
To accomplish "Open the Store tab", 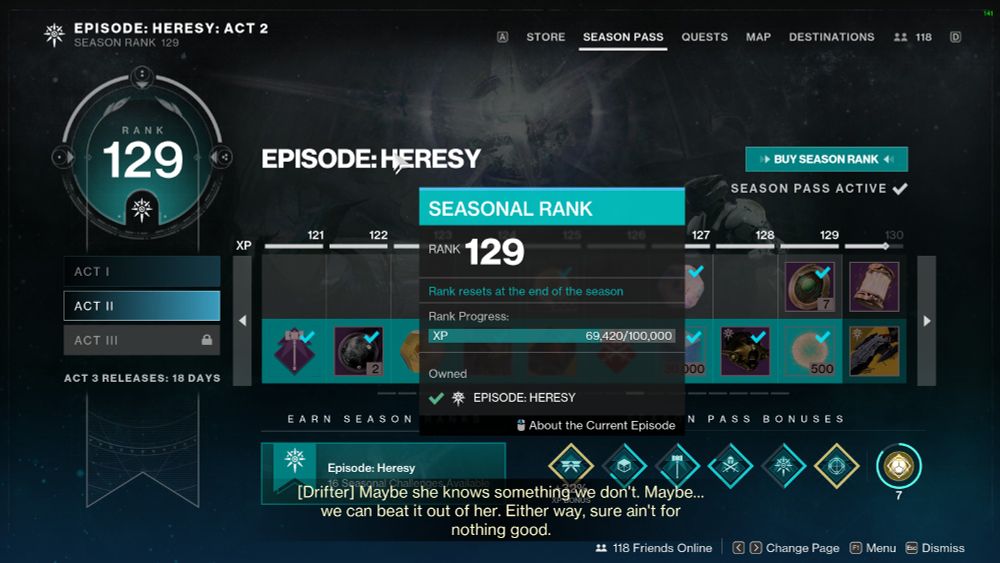I will (545, 37).
